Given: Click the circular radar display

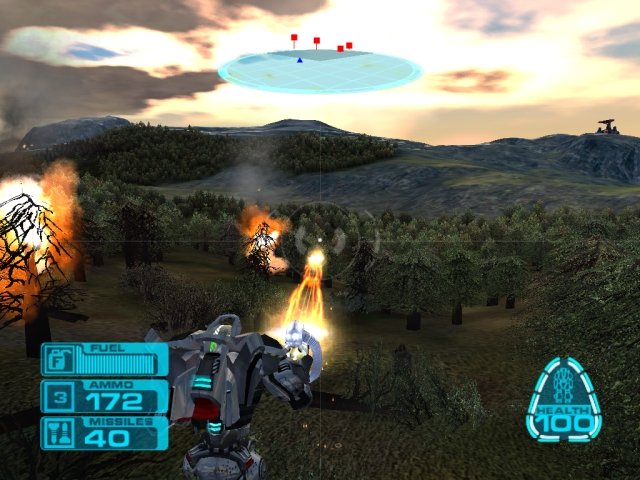Looking at the screenshot, I should pos(320,70).
